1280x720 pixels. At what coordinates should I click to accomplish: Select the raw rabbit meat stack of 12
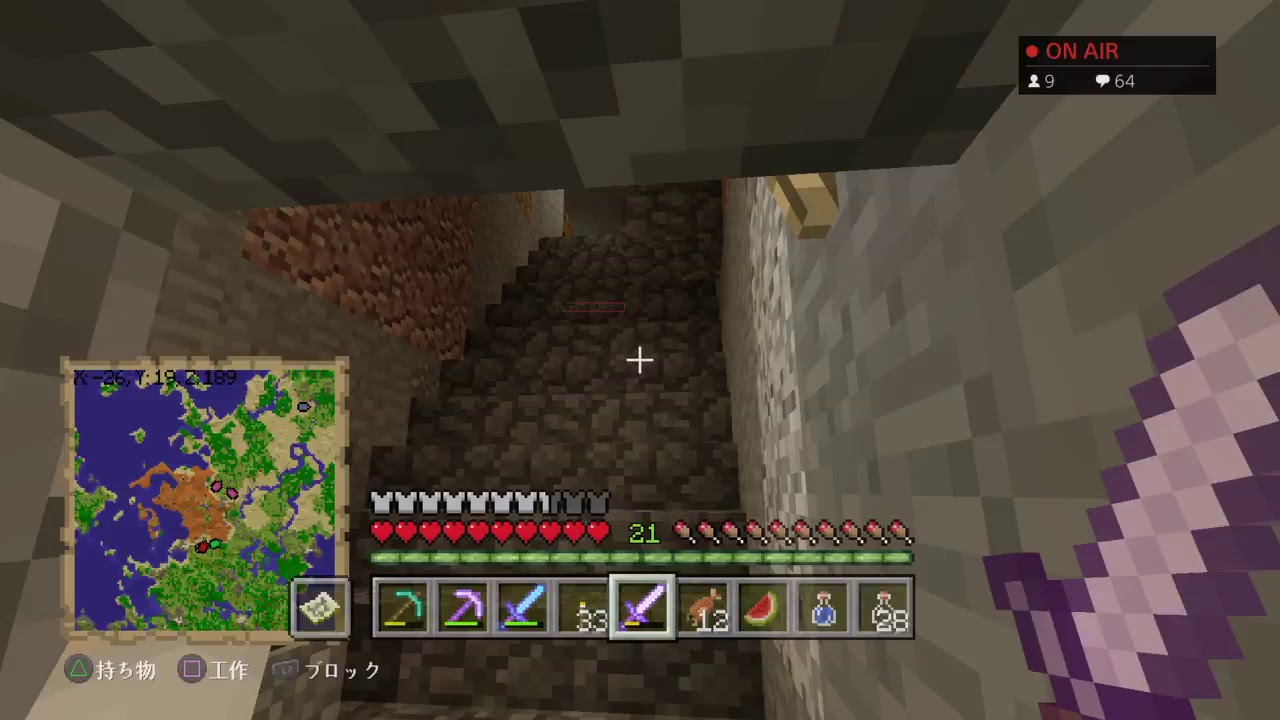[703, 607]
